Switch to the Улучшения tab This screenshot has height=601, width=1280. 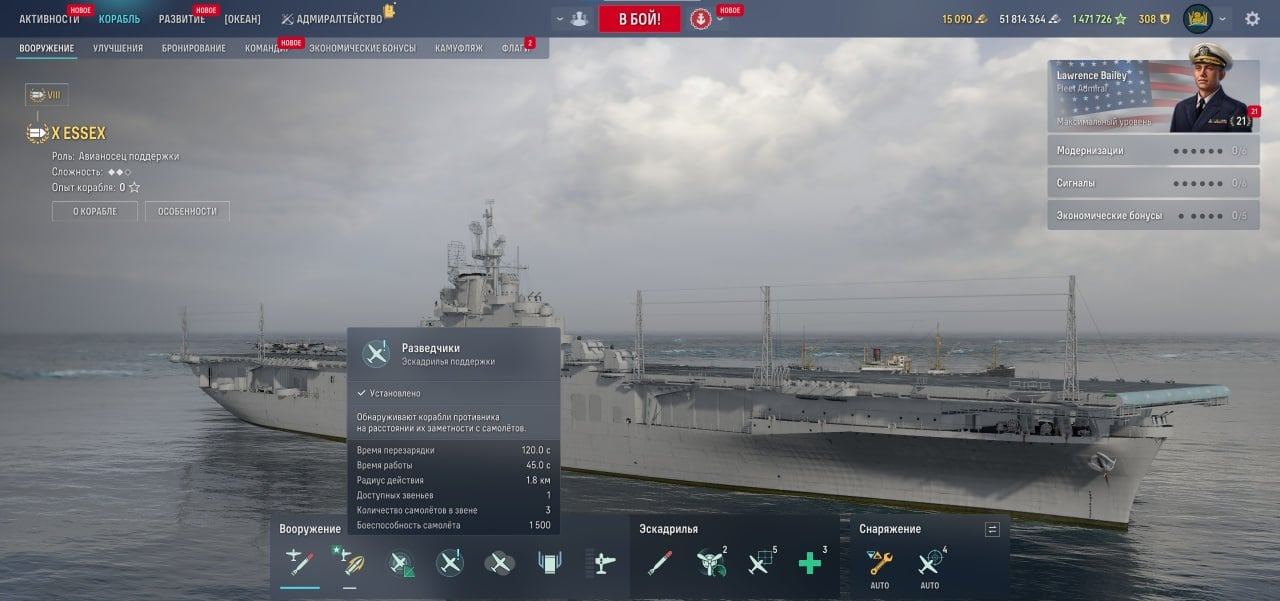point(118,48)
